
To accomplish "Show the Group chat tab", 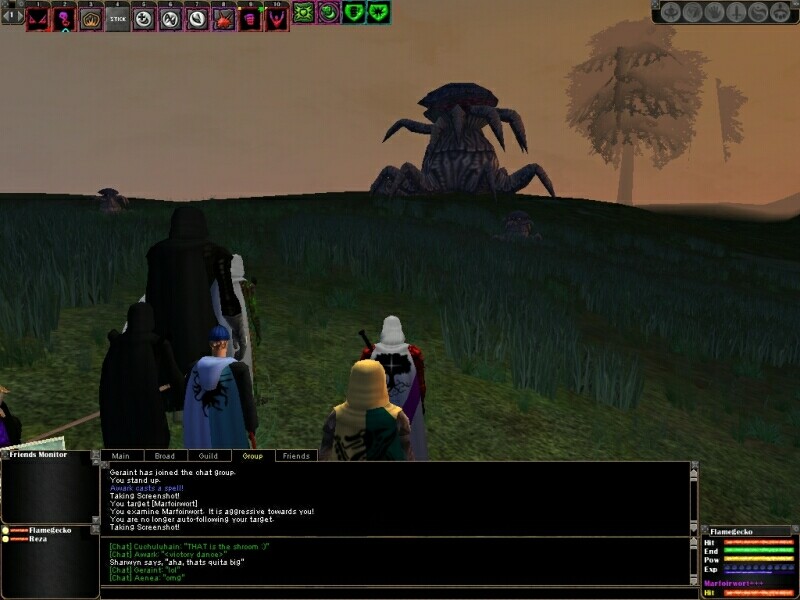I will point(252,456).
